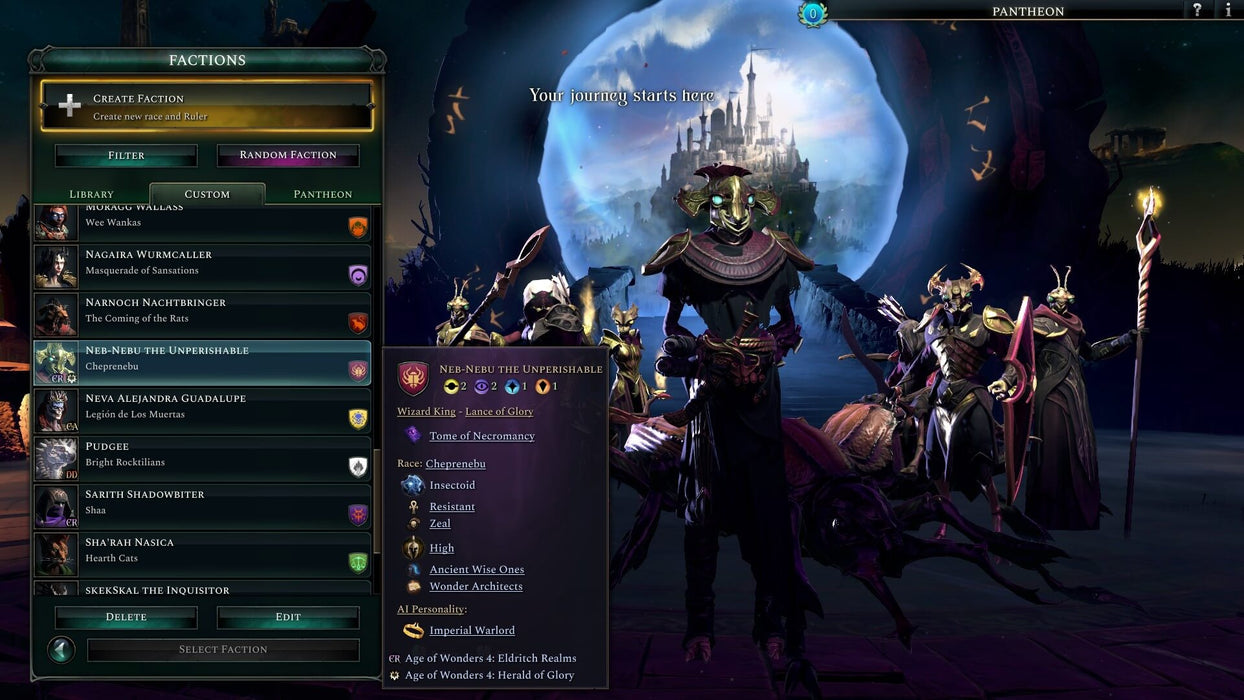The height and width of the screenshot is (700, 1244).
Task: Open the info button in top bar
Action: (1228, 10)
